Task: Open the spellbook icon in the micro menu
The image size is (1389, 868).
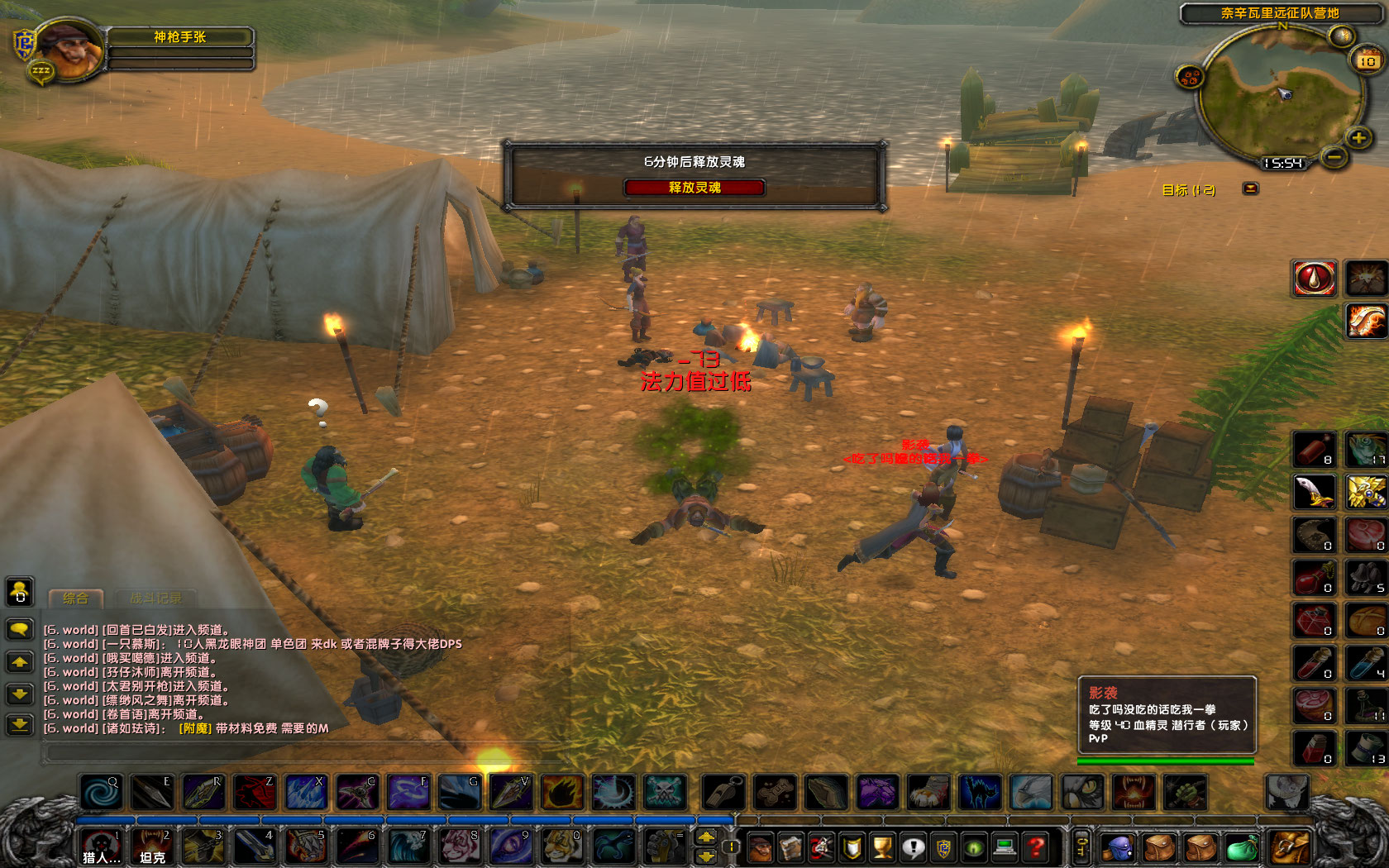Action: click(790, 846)
